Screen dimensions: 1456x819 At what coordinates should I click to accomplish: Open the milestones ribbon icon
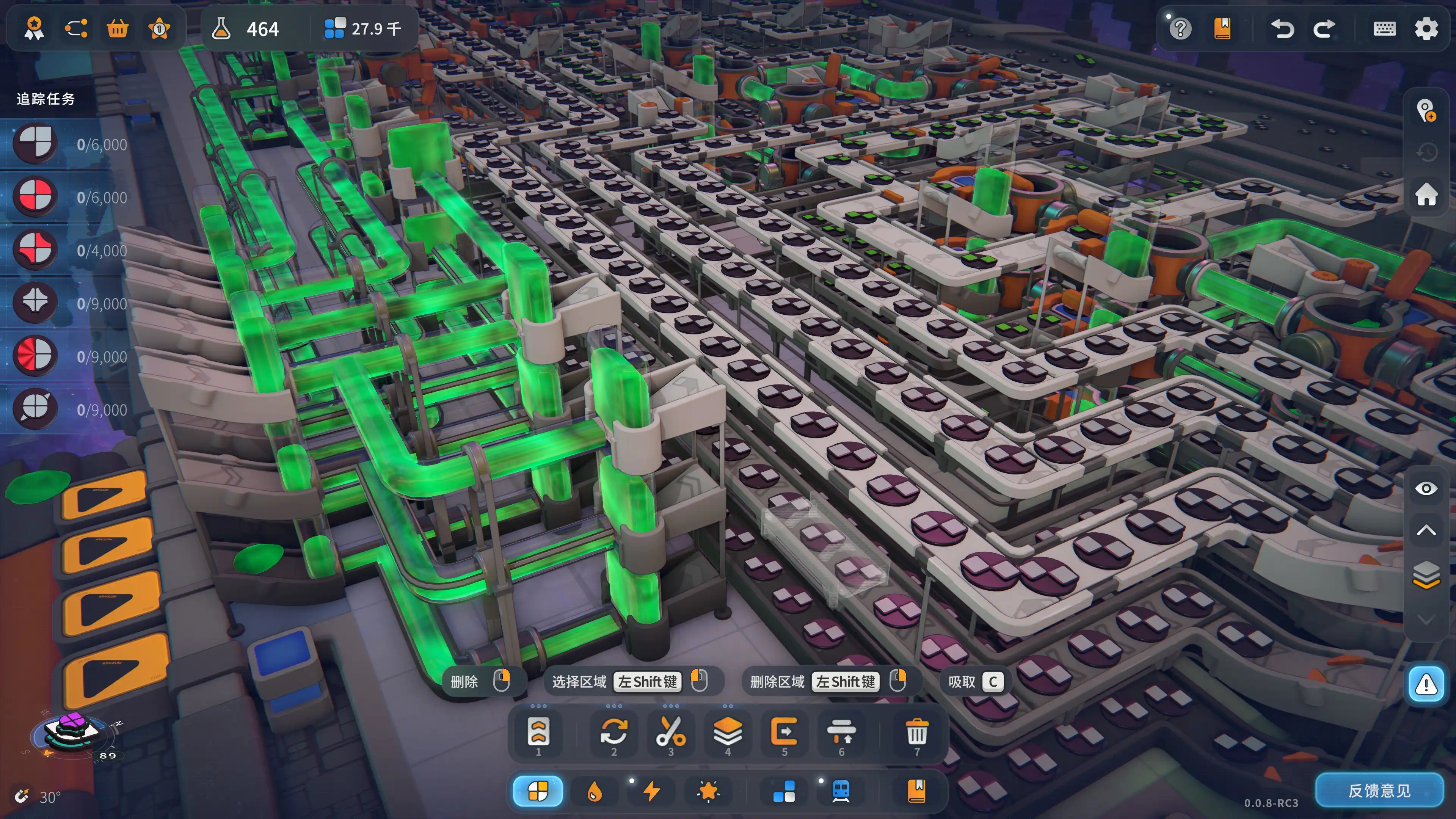coord(34,28)
